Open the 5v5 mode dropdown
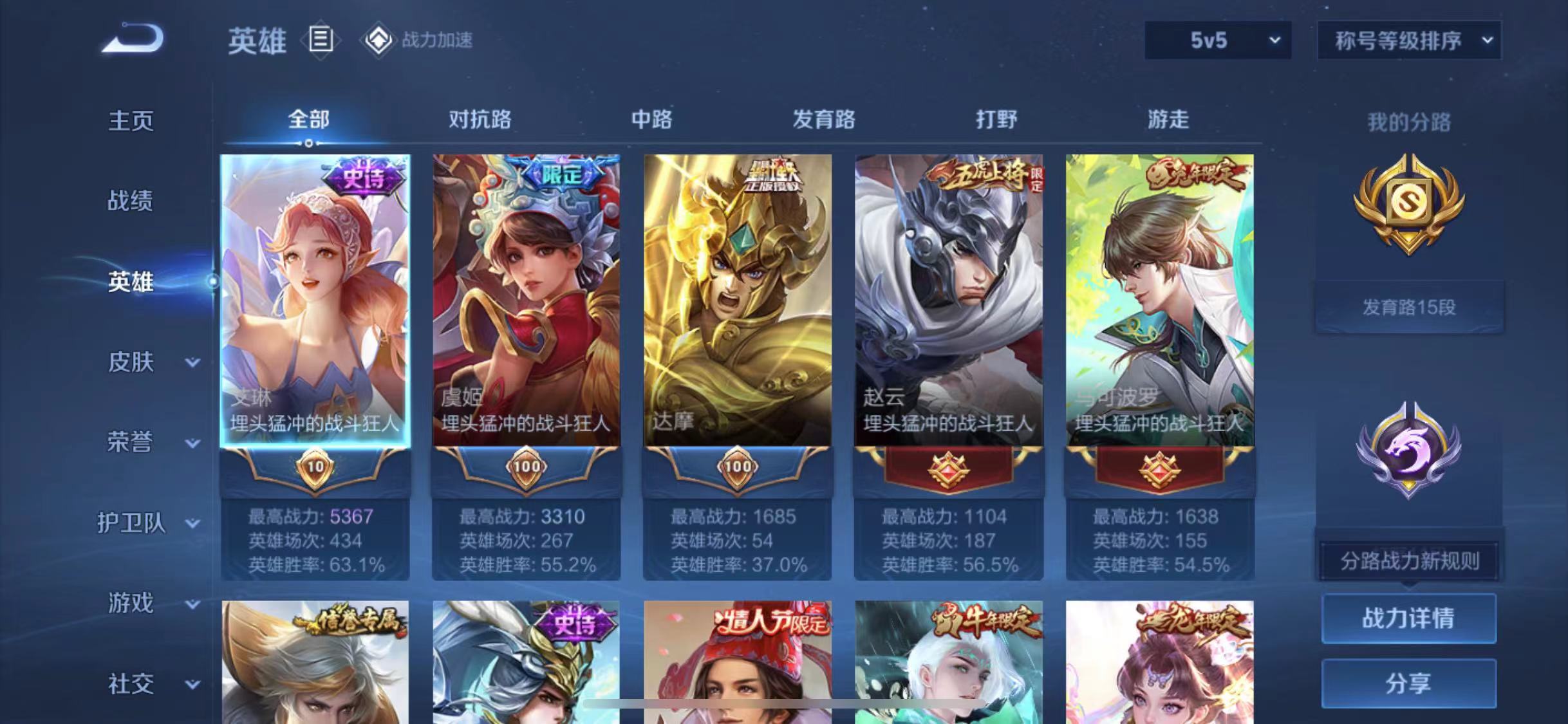This screenshot has height=724, width=1568. tap(1217, 40)
